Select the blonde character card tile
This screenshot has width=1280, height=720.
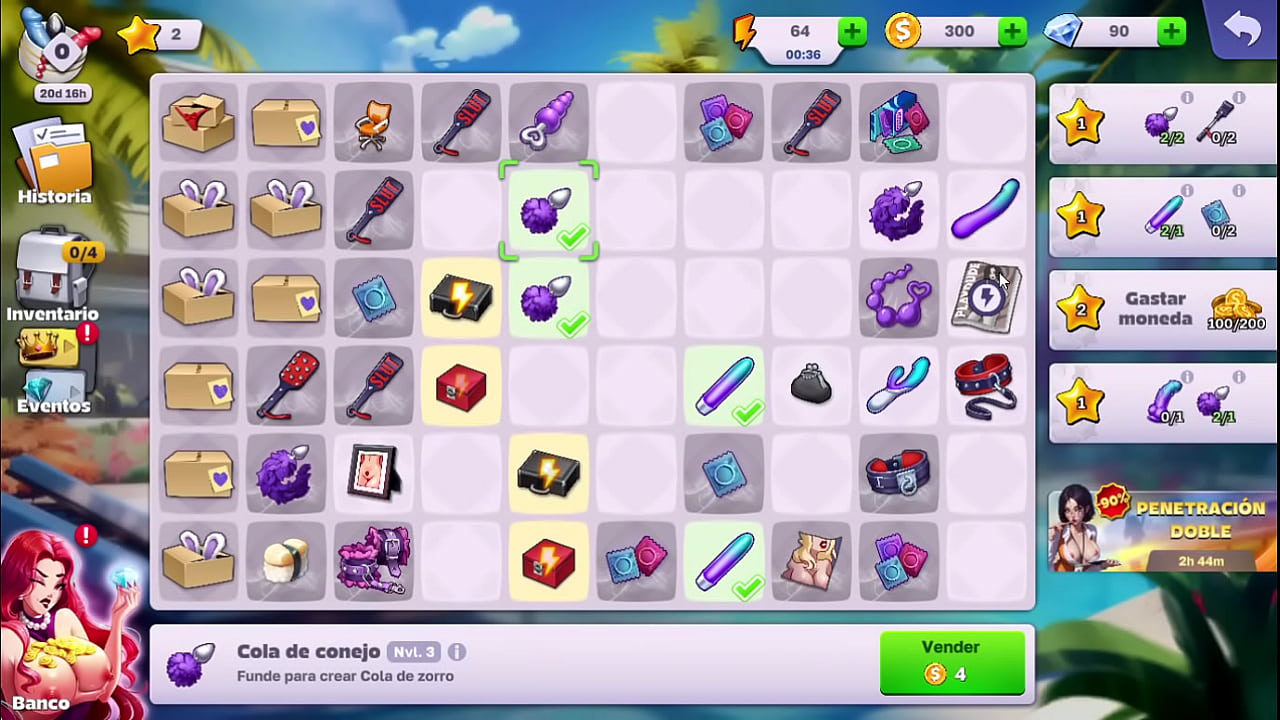[x=811, y=562]
